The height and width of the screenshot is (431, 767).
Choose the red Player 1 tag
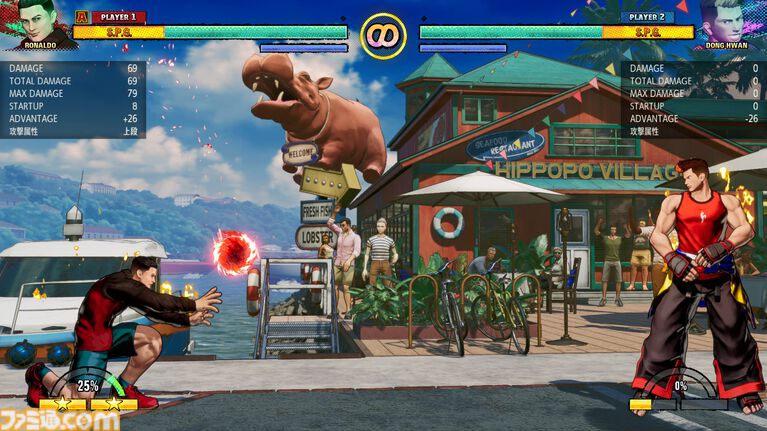(x=118, y=17)
